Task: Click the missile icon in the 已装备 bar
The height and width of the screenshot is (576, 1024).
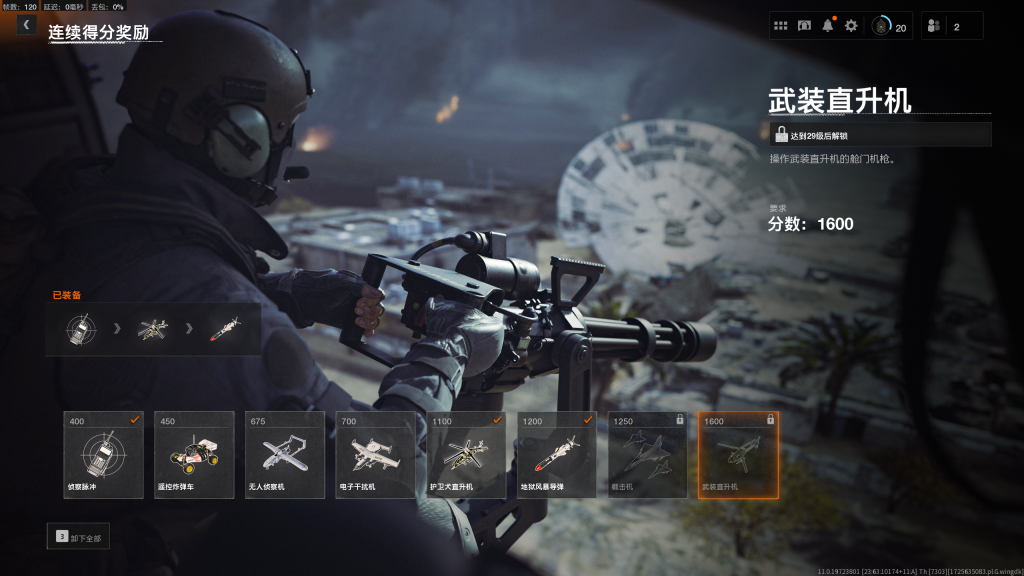Action: [226, 329]
